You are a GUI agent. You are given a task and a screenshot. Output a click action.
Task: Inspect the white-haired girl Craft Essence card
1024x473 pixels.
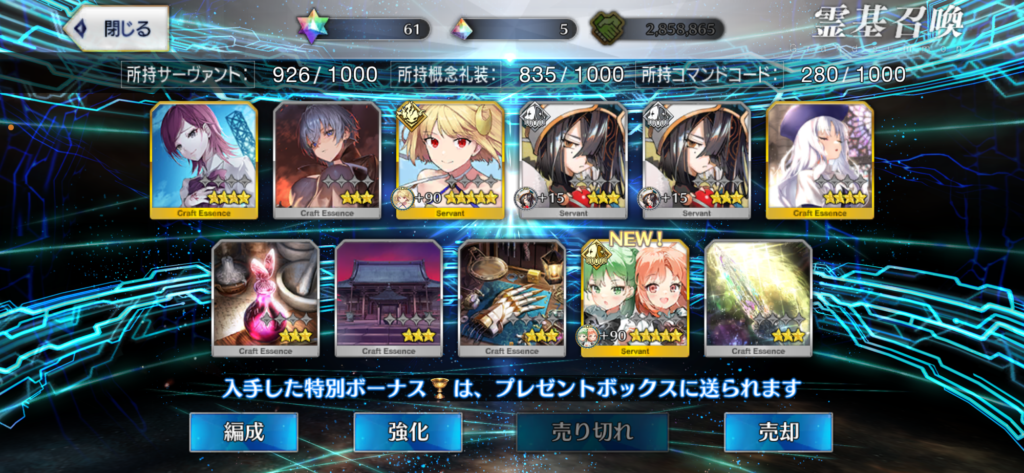[820, 160]
